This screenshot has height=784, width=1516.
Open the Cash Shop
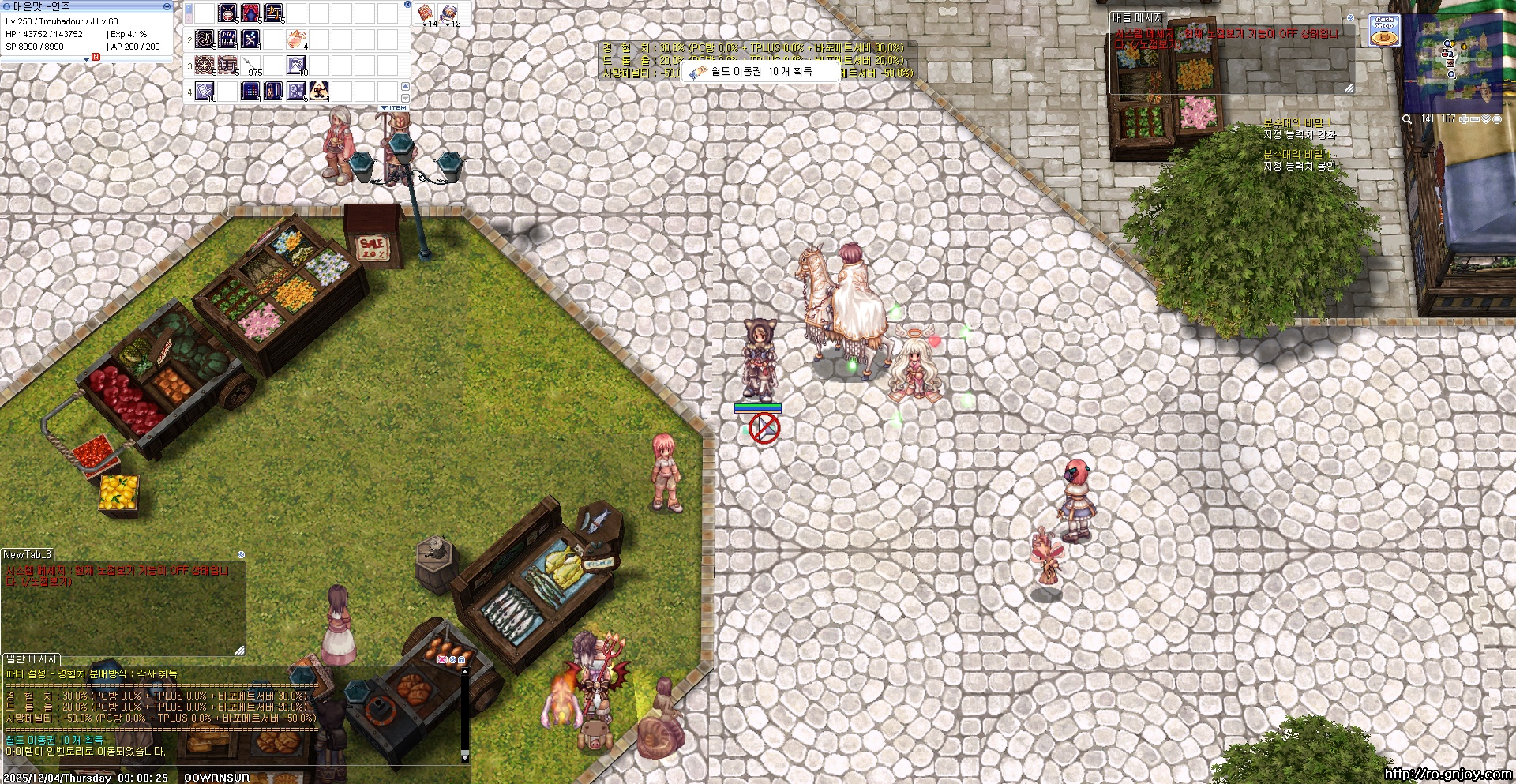tap(1384, 30)
